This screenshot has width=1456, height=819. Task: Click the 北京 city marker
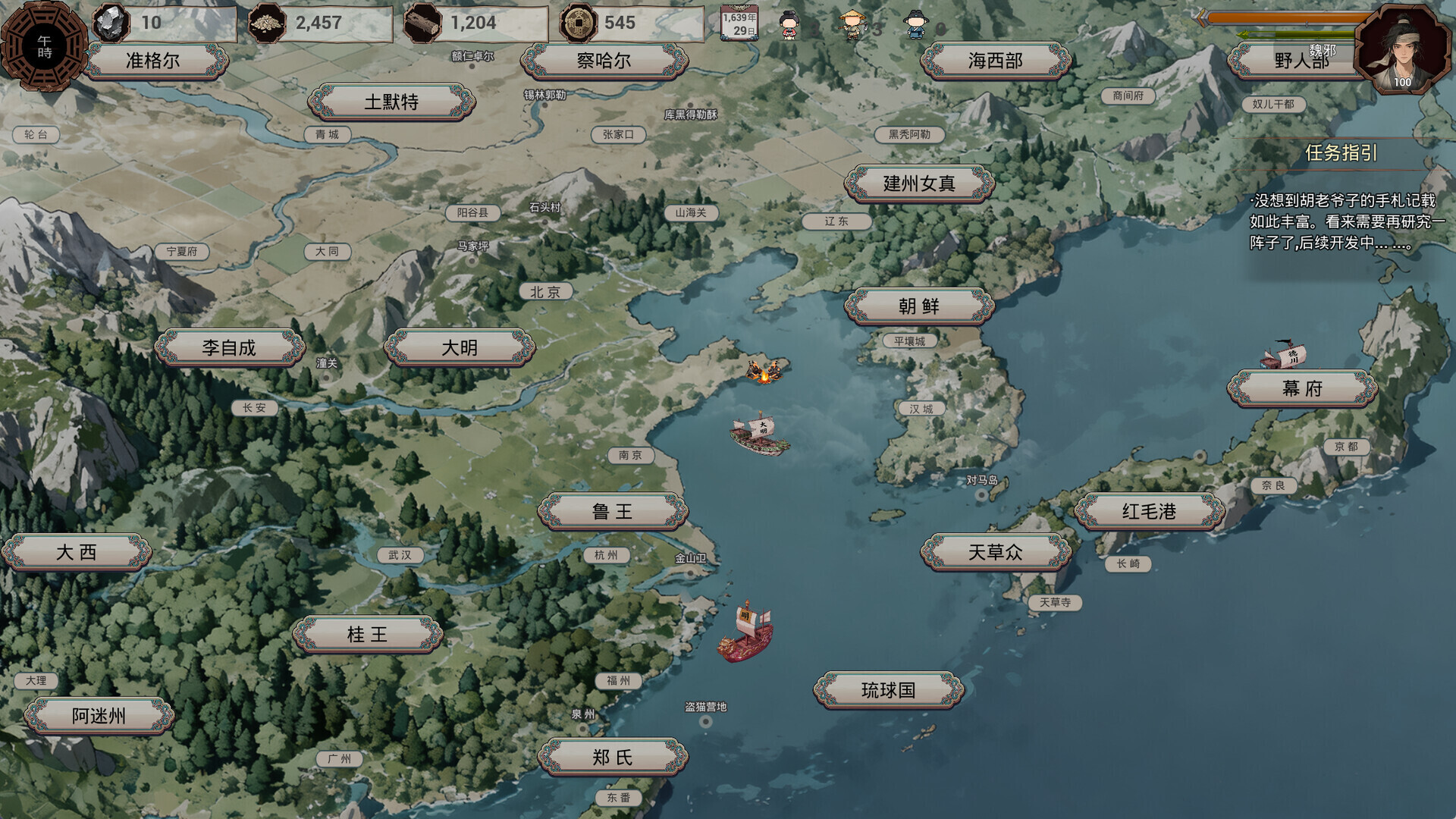pos(545,292)
